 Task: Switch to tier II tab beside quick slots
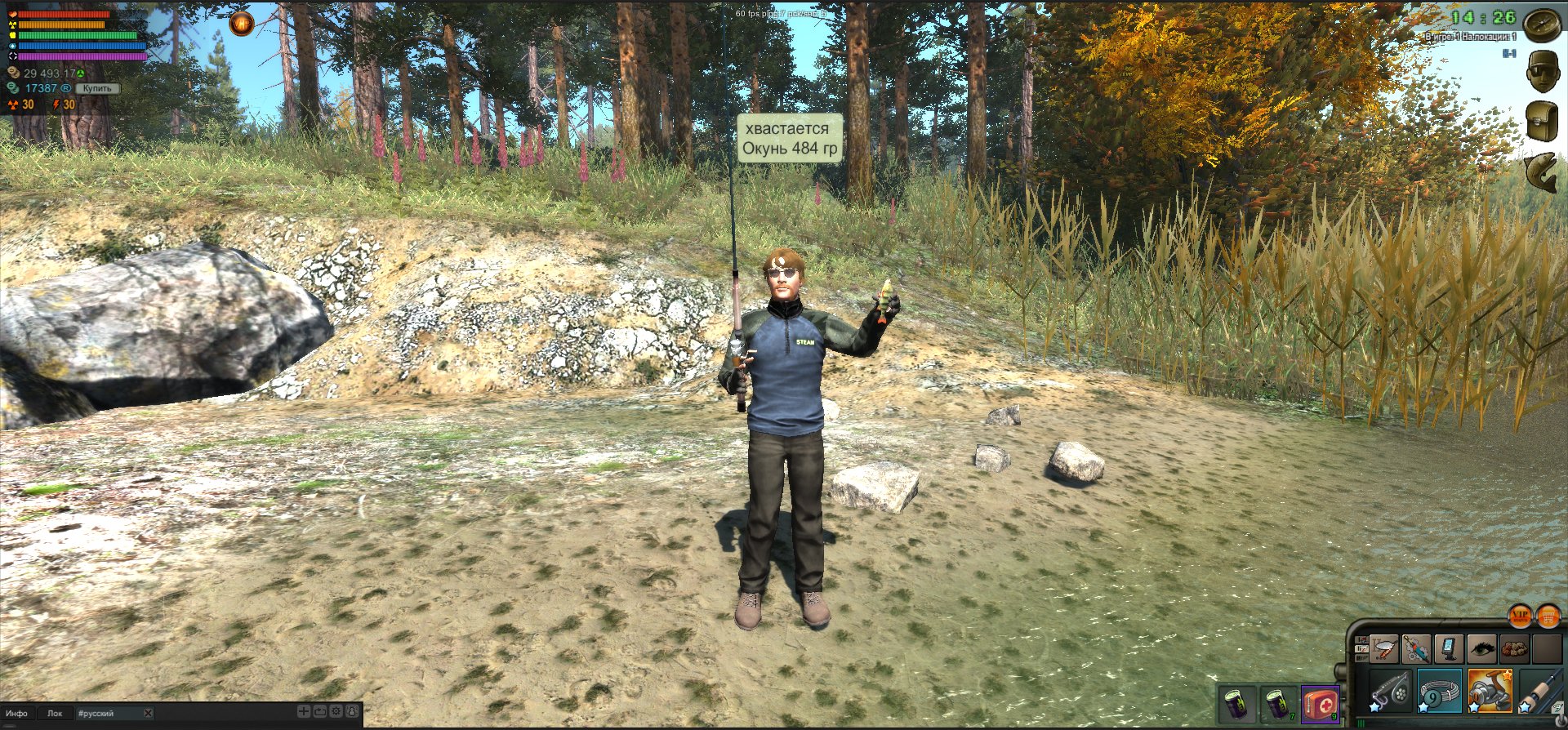click(x=1362, y=648)
